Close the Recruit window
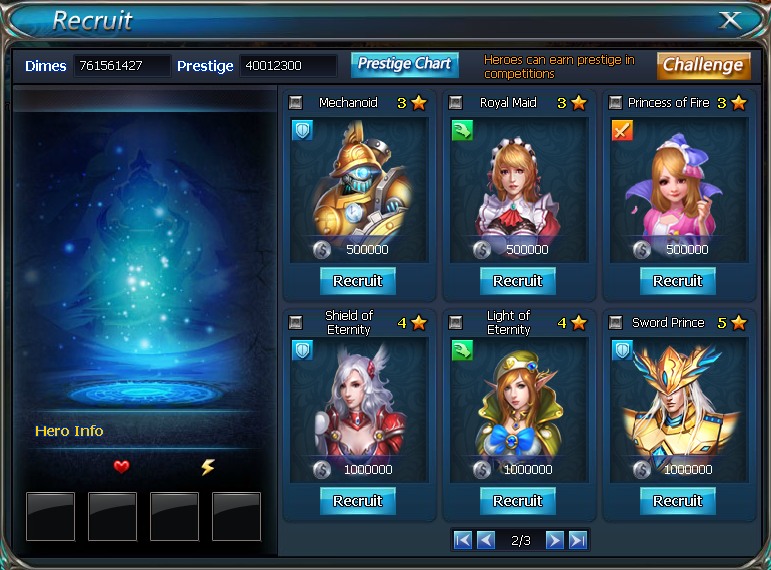Image resolution: width=771 pixels, height=570 pixels. 731,20
